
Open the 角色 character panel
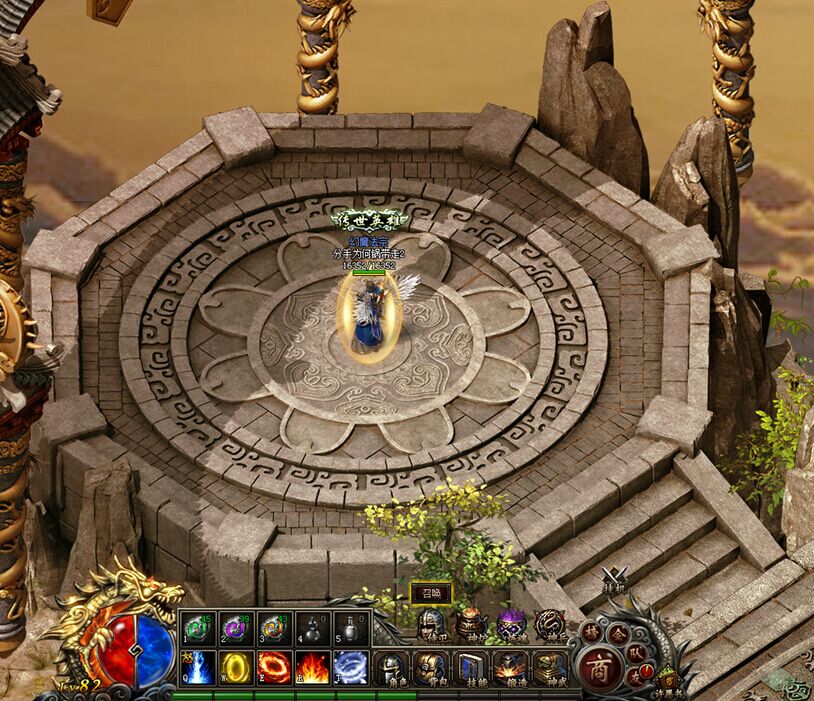[x=392, y=667]
